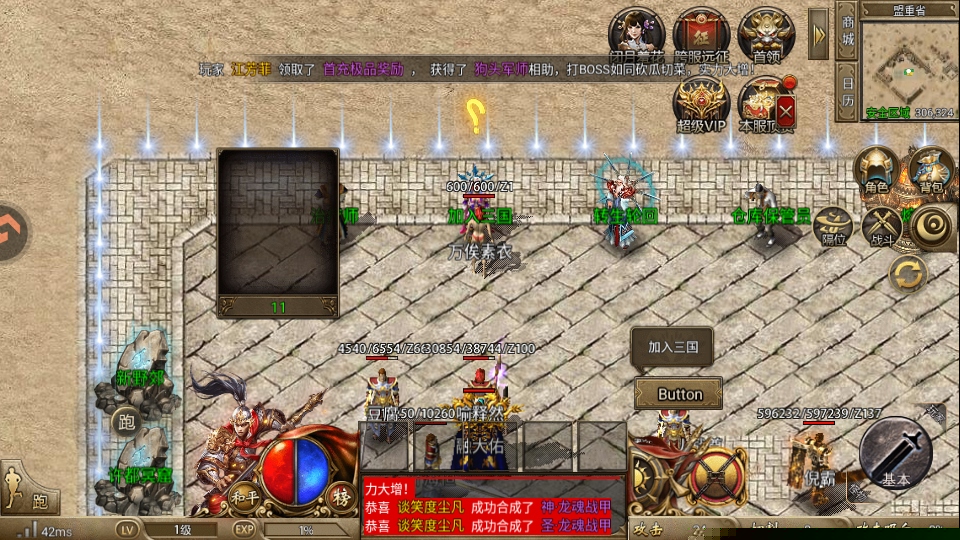This screenshot has height=540, width=960.
Task: Open the 商城 shop tab
Action: [848, 31]
